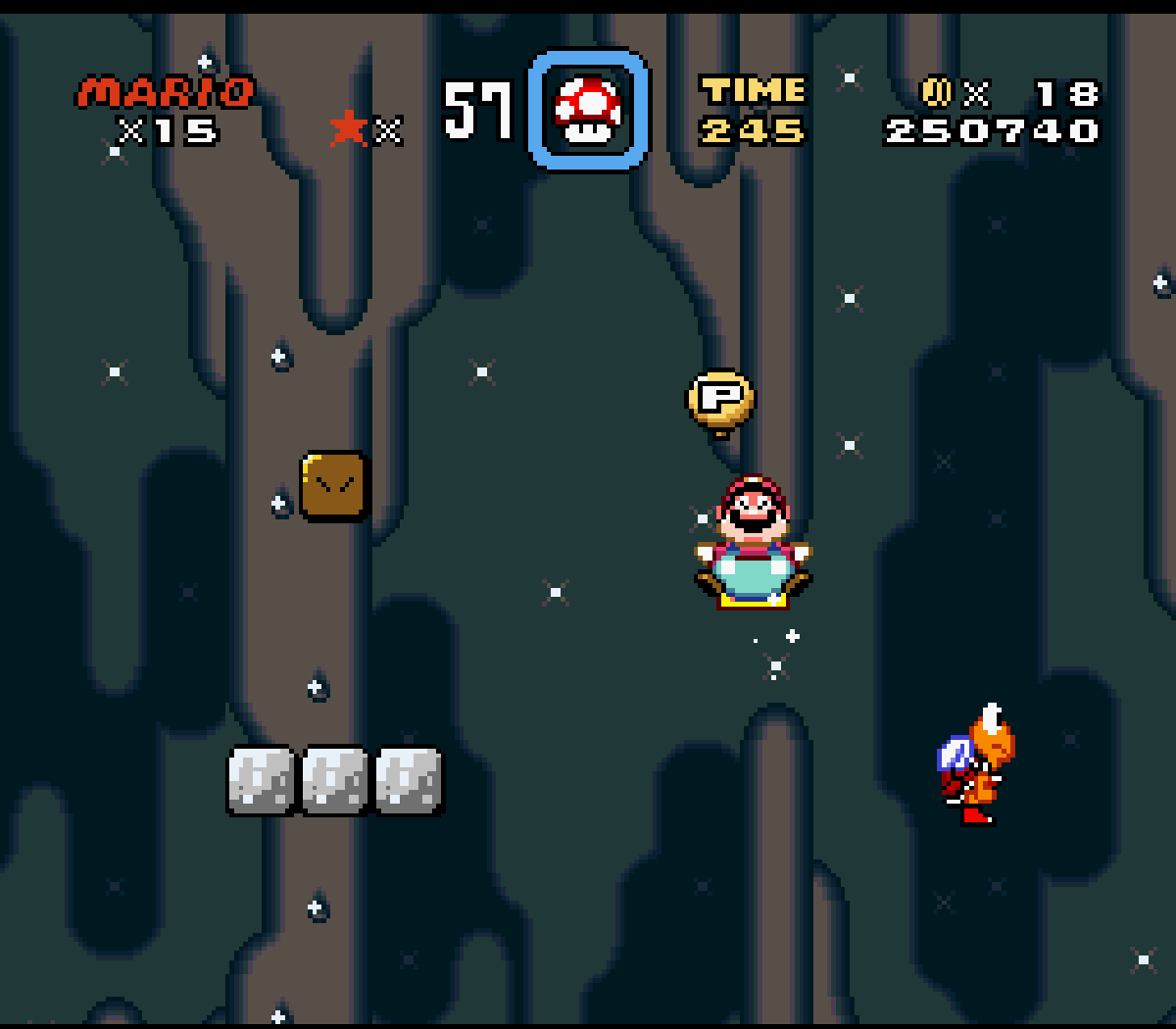
Task: Select the reserve mushroom item box
Action: coord(588,110)
